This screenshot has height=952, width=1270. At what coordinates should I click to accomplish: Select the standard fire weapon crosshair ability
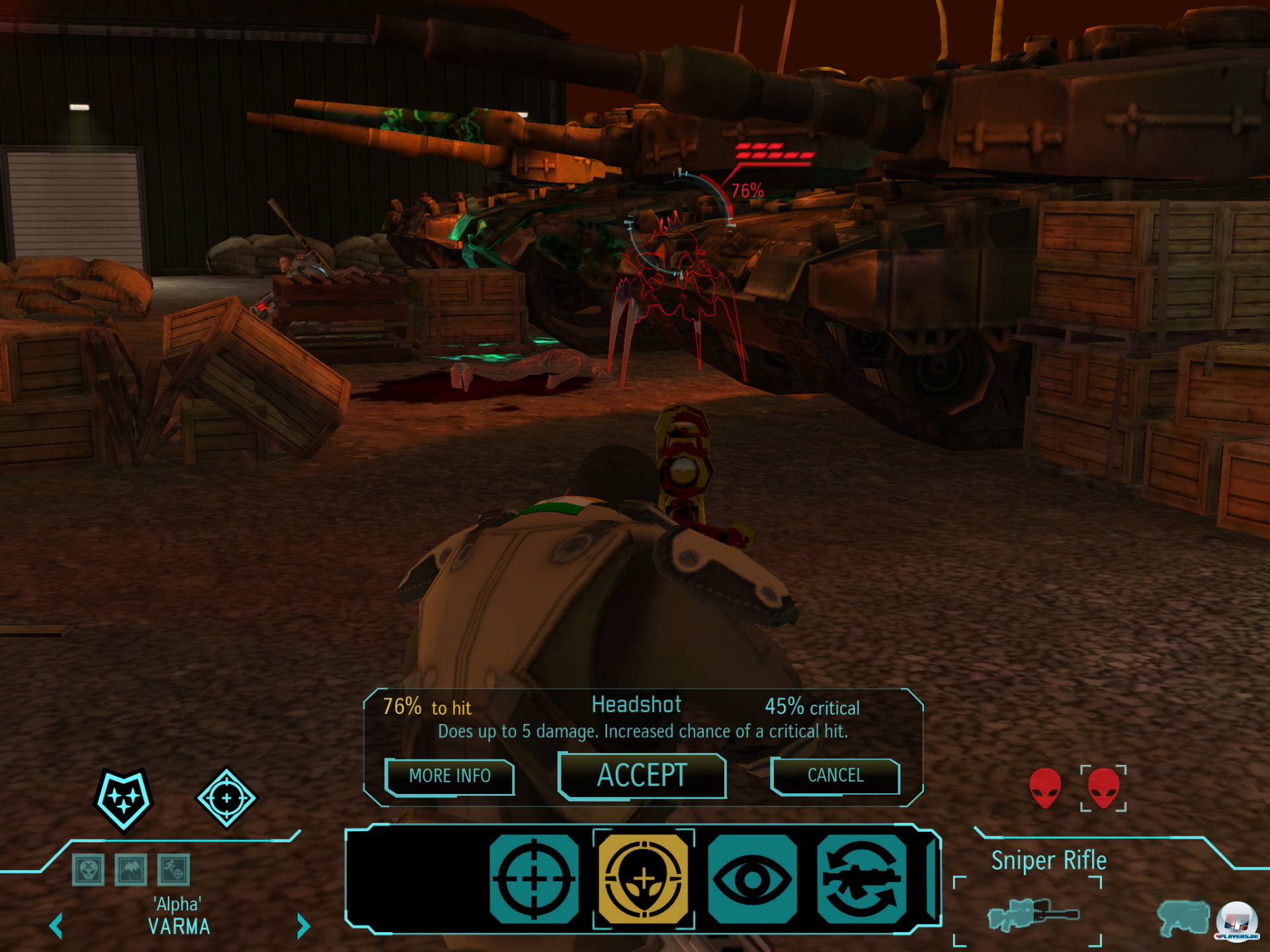tap(534, 879)
